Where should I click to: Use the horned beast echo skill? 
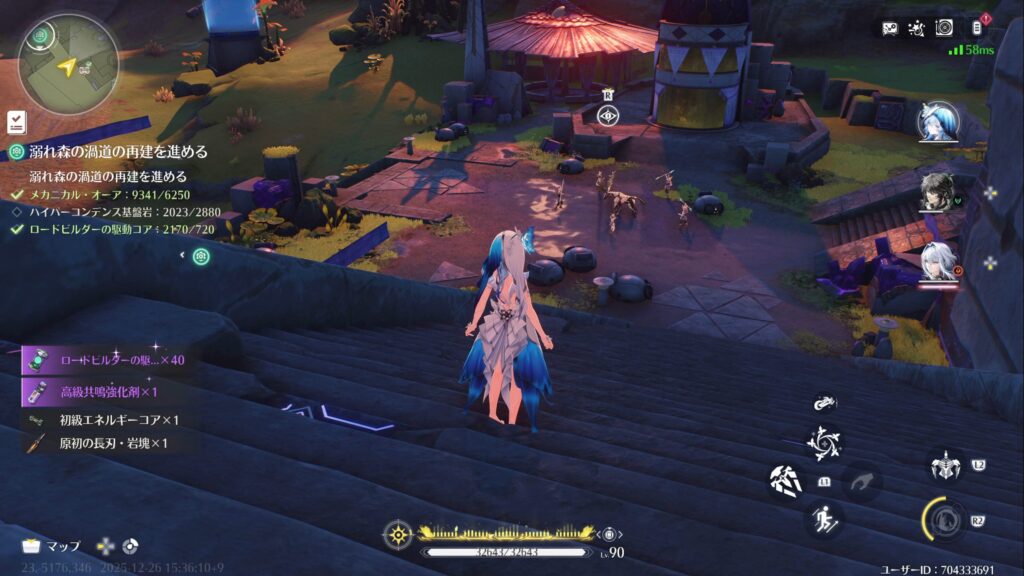tap(945, 465)
